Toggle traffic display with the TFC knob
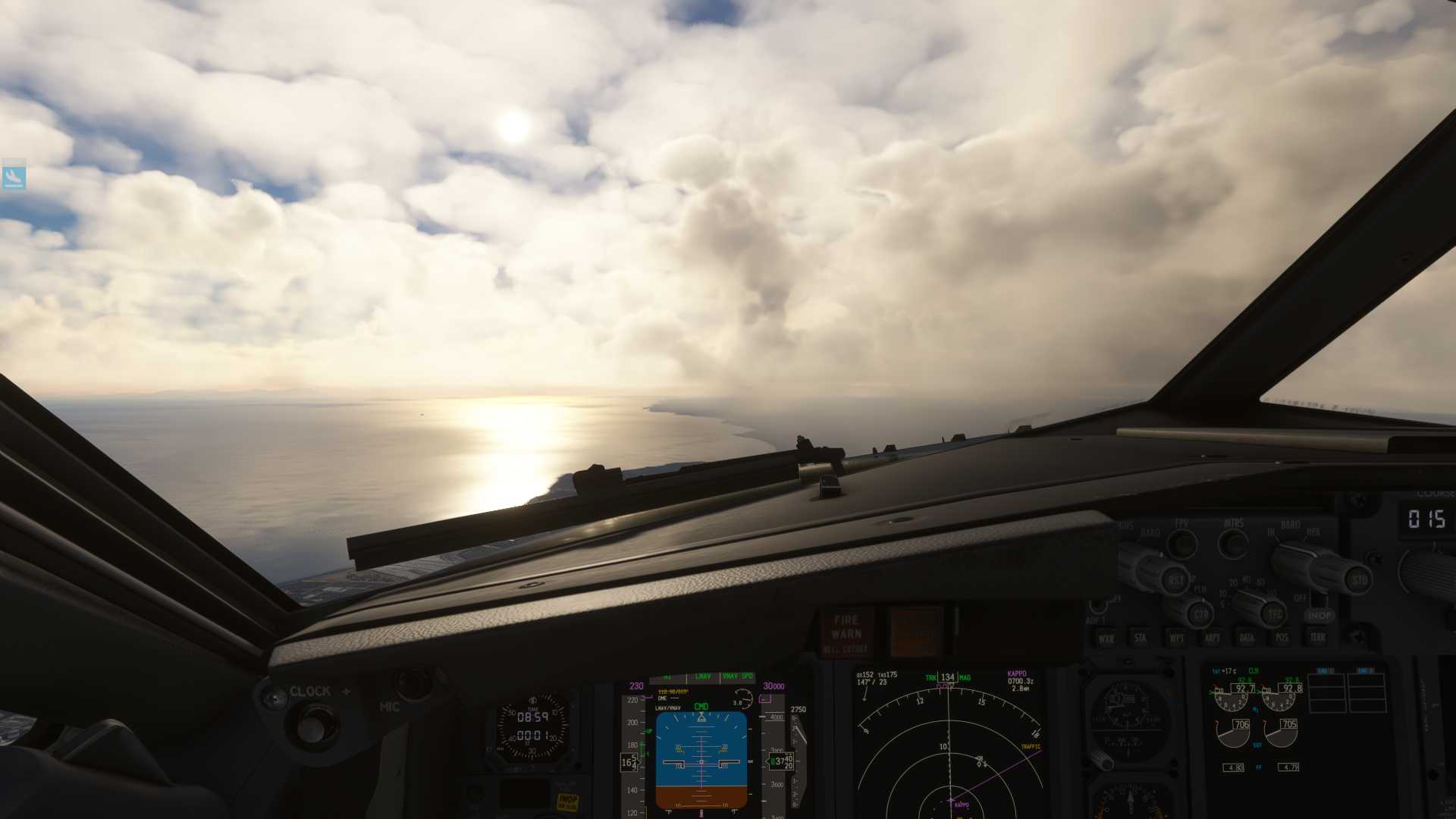 (1275, 615)
